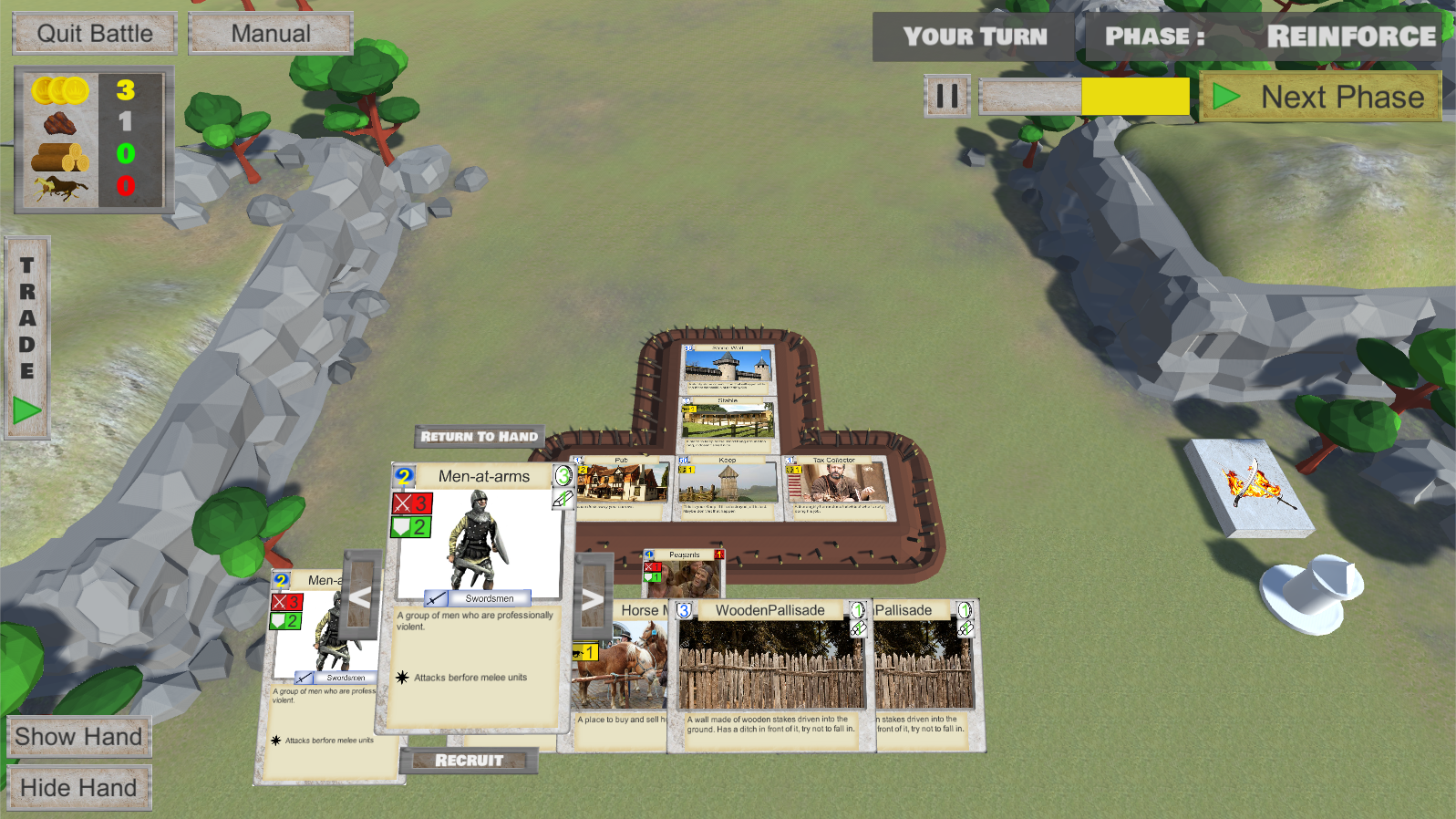The width and height of the screenshot is (1456, 819).
Task: Quit the current battle
Action: (95, 34)
